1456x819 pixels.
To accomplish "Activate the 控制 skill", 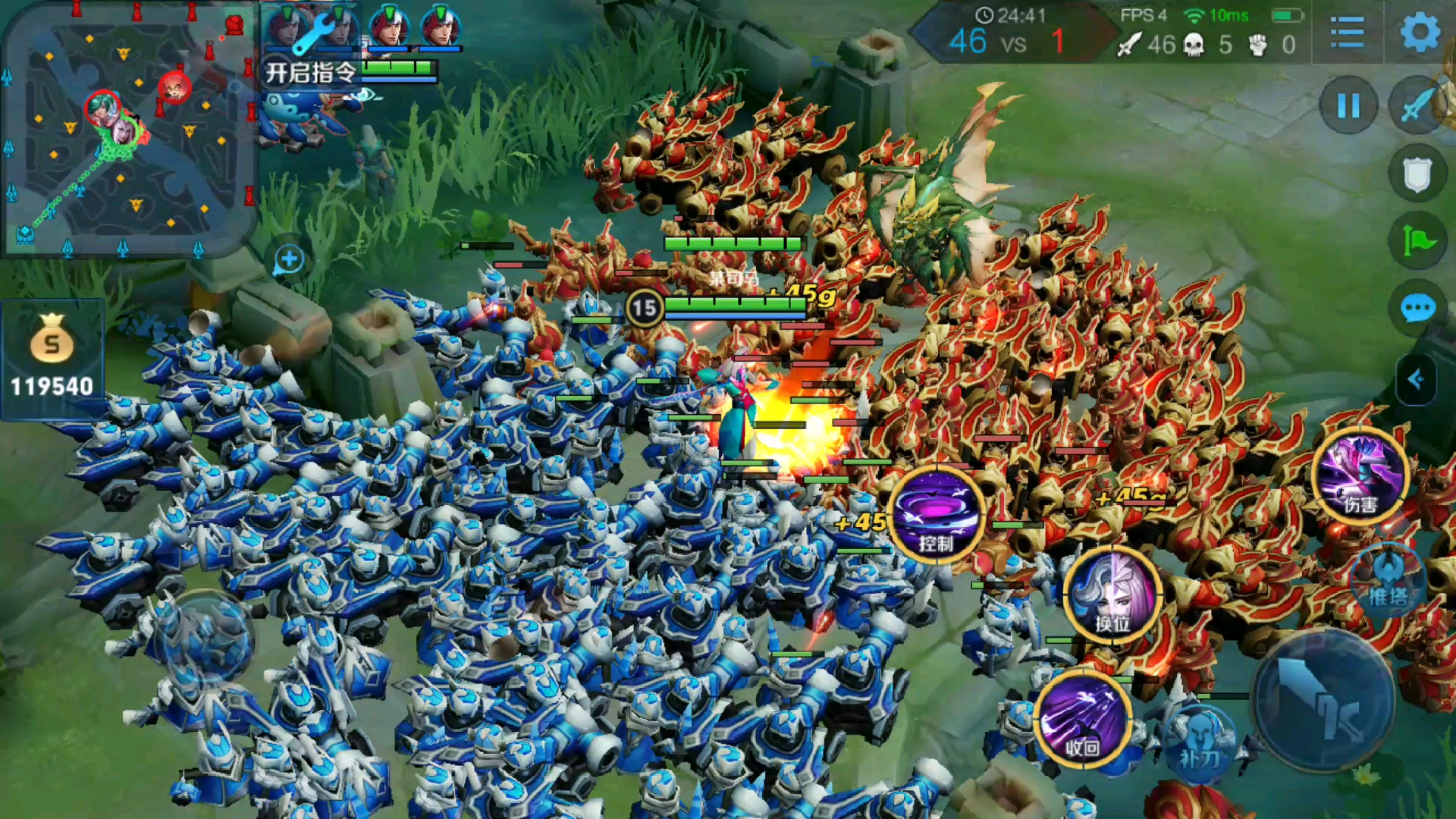I will point(936,516).
